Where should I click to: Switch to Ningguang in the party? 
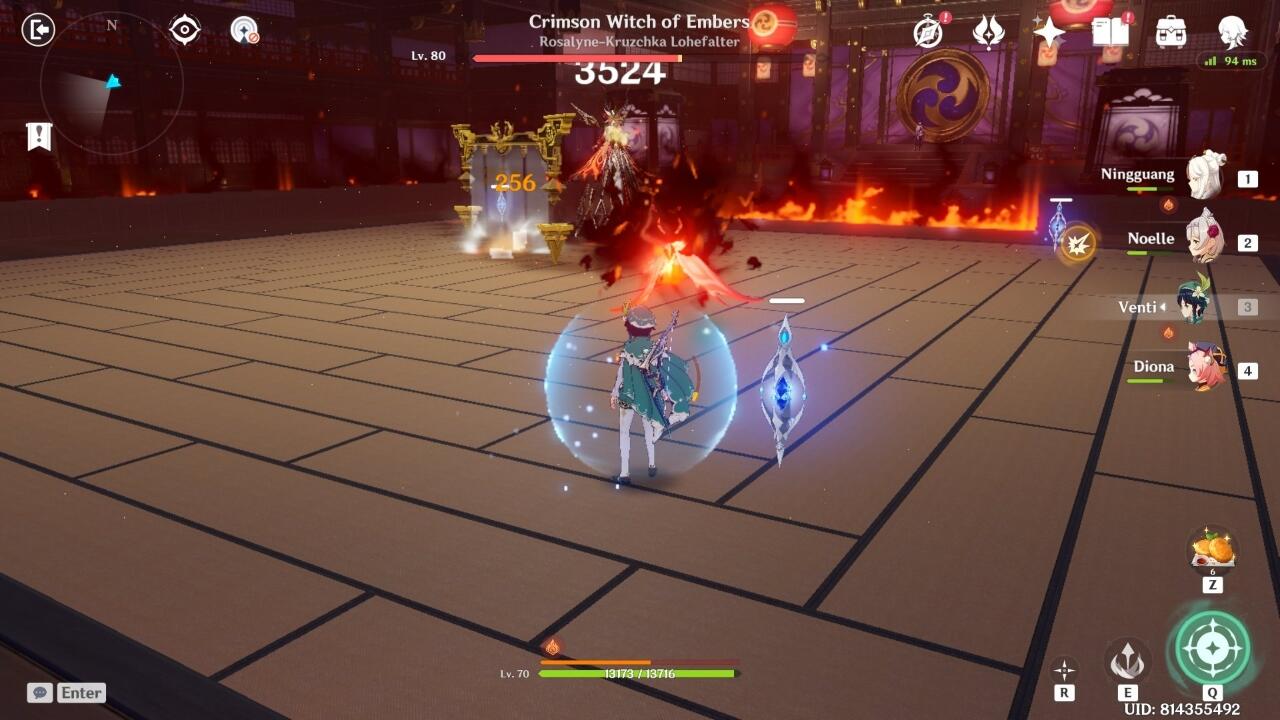click(x=1205, y=177)
